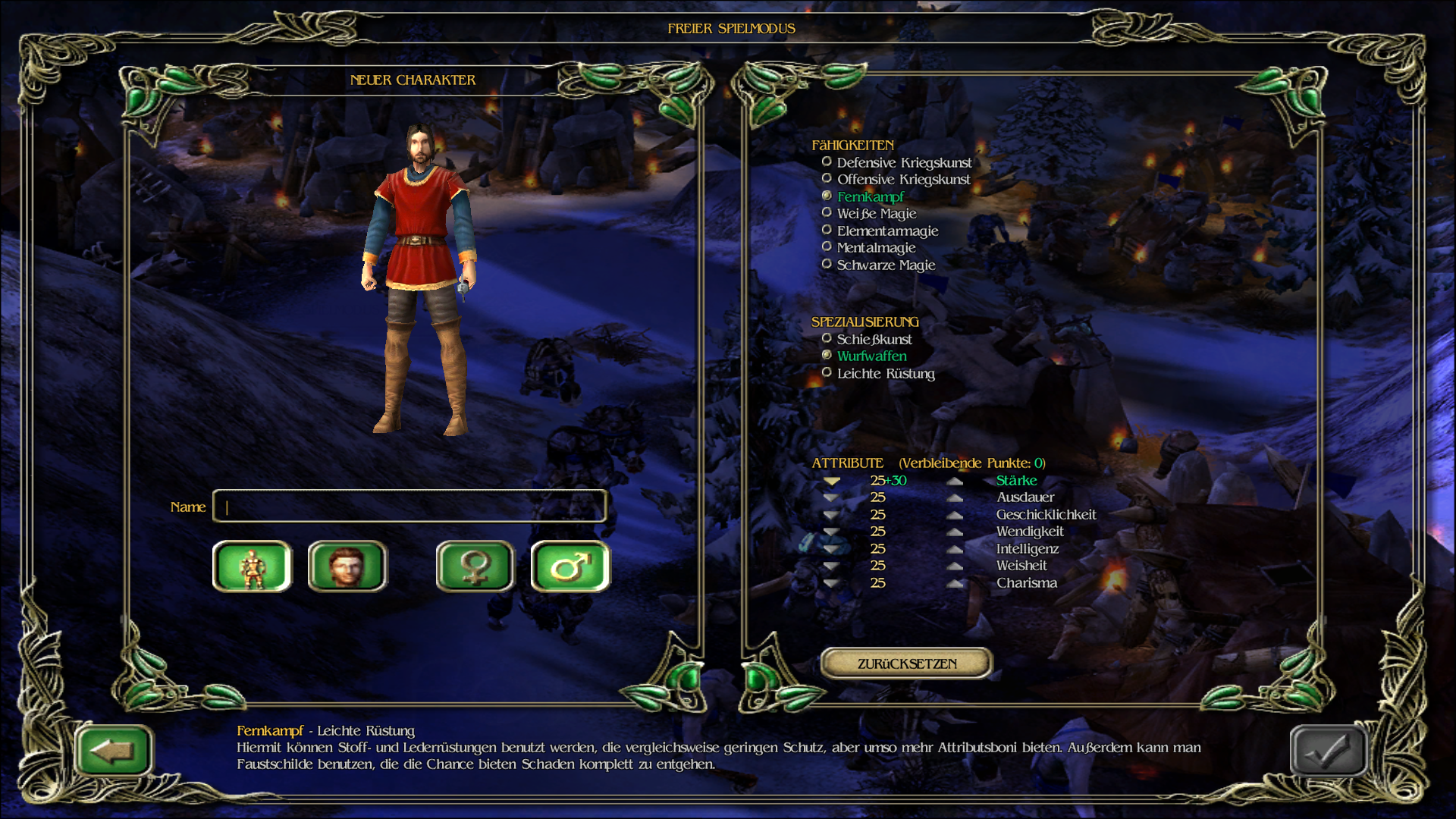Choose the male gender symbol button
This screenshot has height=819, width=1456.
(x=570, y=566)
